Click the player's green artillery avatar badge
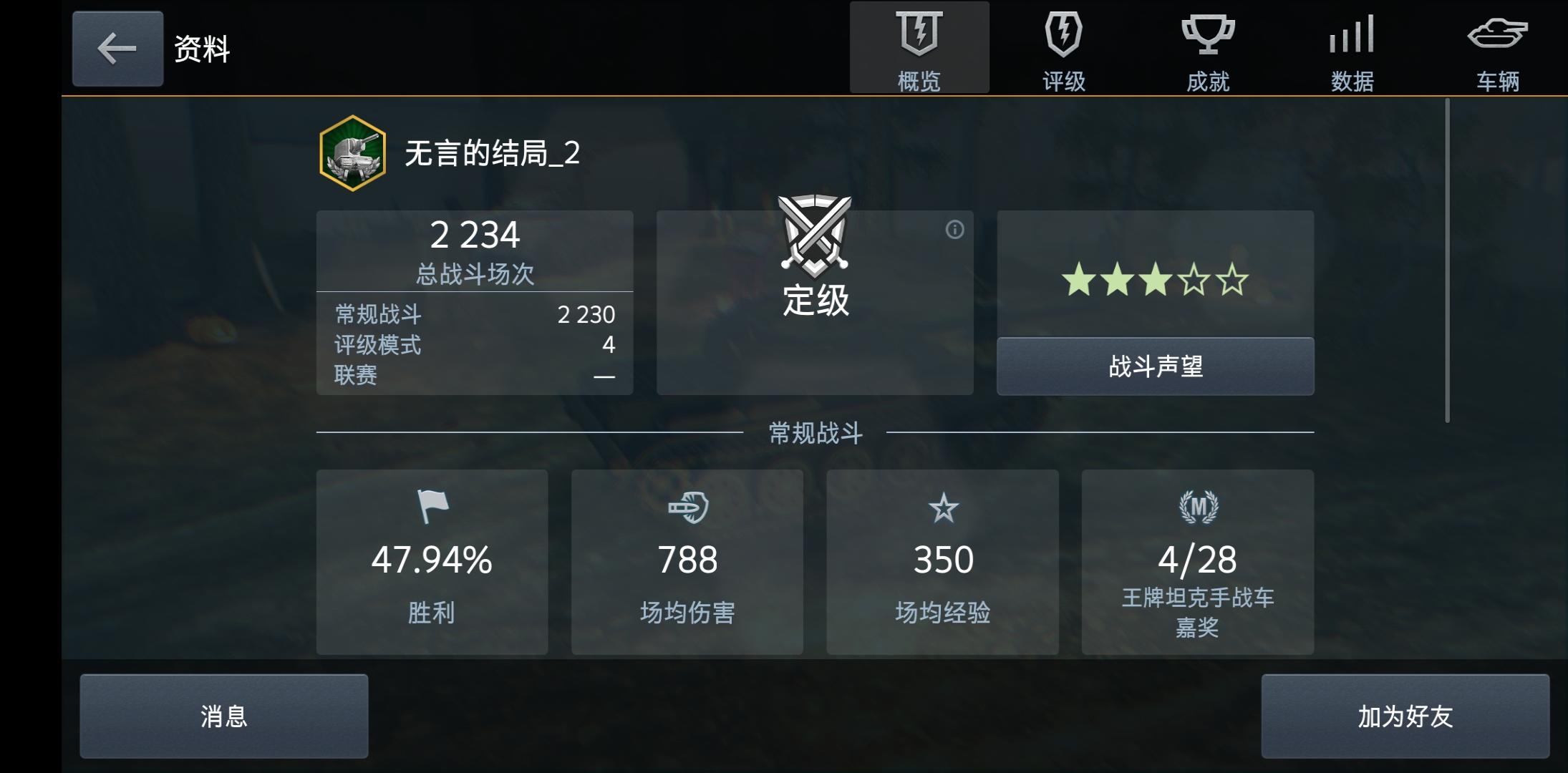The height and width of the screenshot is (773, 1568). 352,152
